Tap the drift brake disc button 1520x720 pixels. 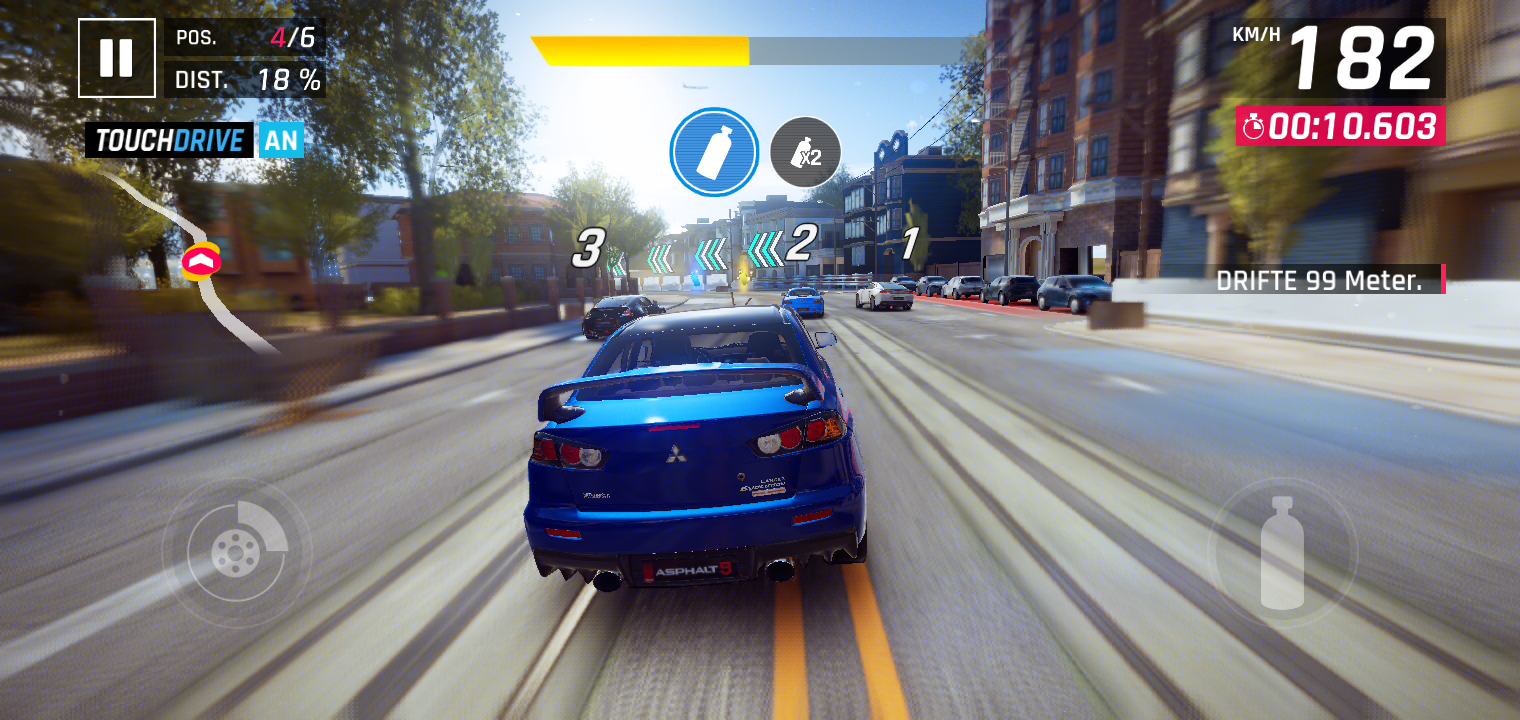(236, 551)
